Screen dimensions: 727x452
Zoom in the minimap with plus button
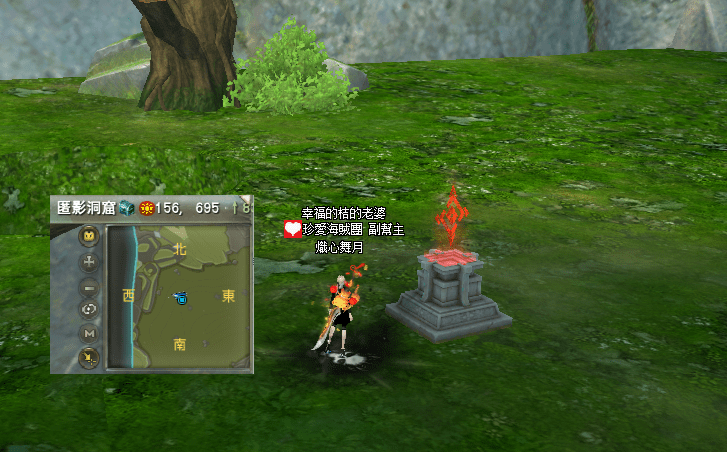[x=89, y=263]
